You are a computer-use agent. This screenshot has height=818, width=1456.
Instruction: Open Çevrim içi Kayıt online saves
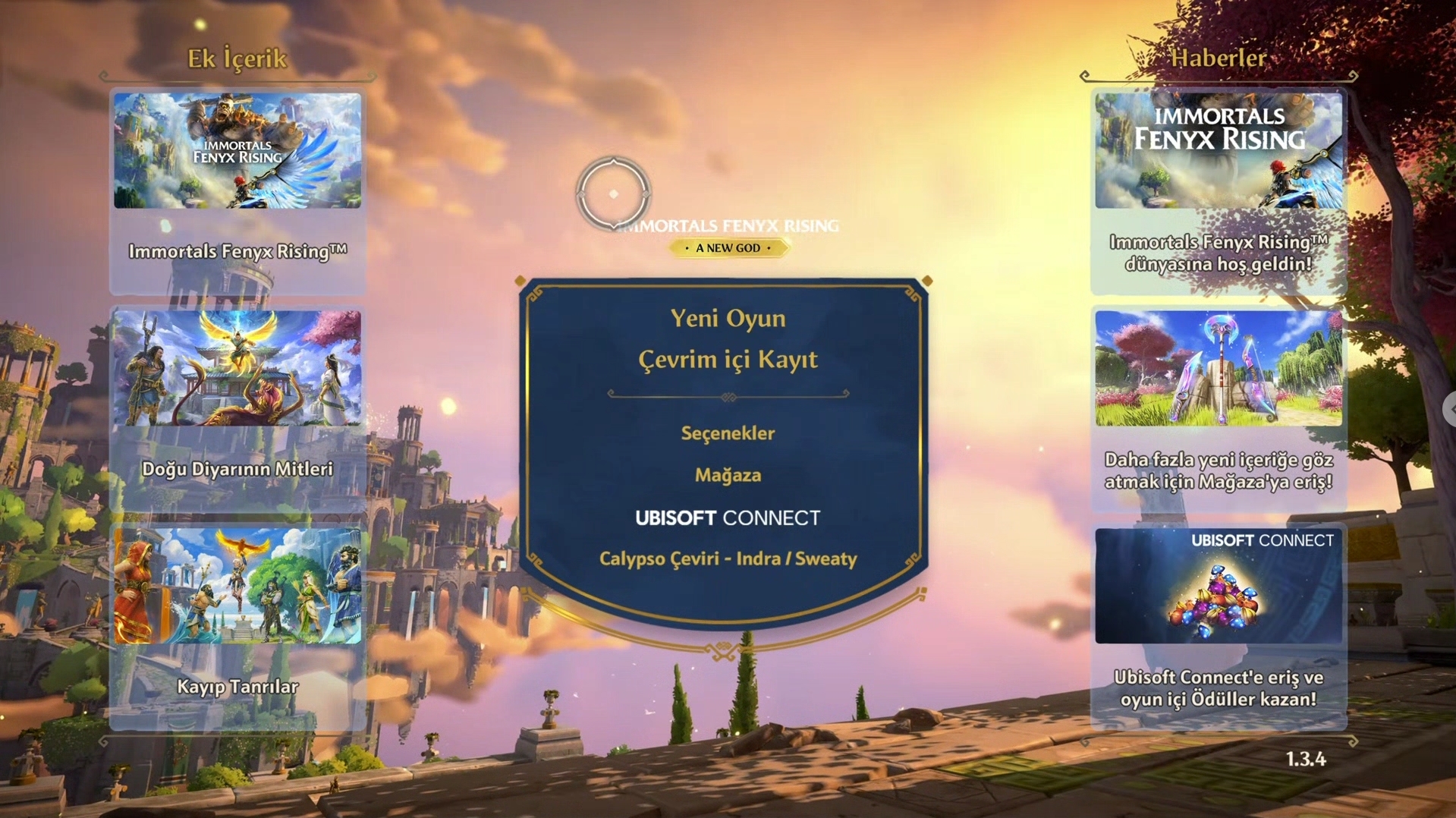tap(728, 360)
